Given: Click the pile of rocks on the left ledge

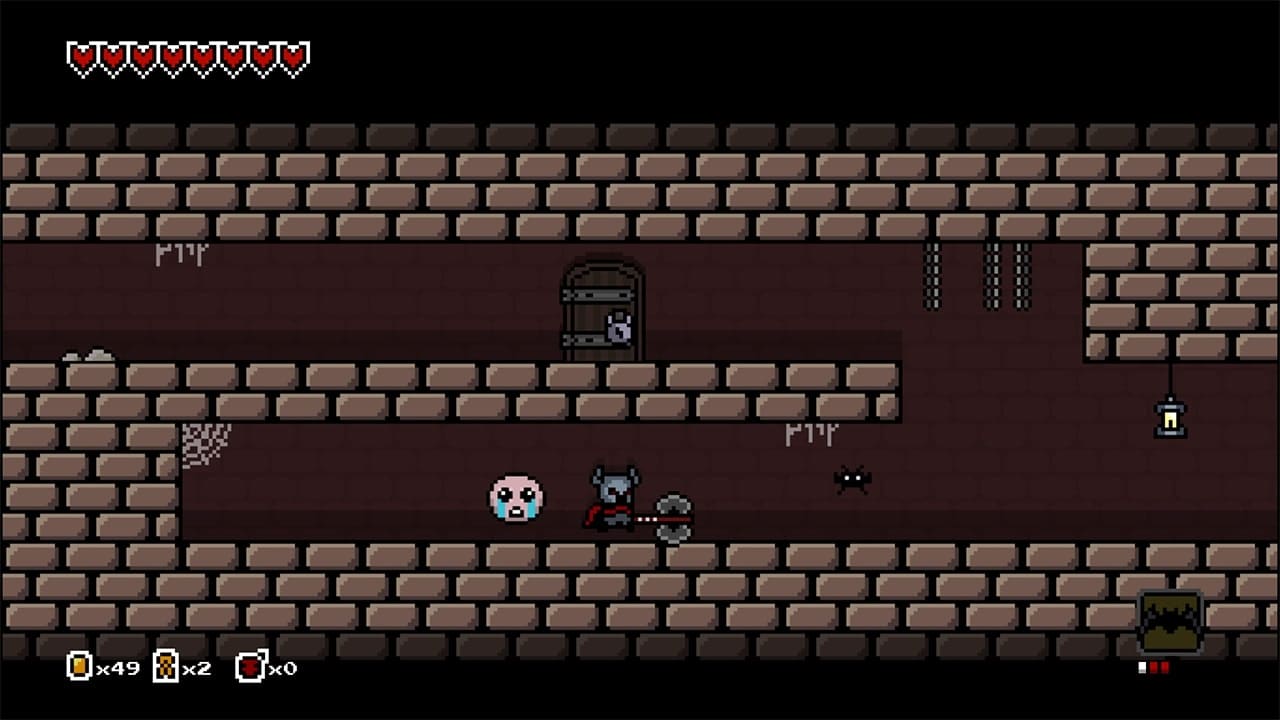Looking at the screenshot, I should pyautogui.click(x=90, y=352).
